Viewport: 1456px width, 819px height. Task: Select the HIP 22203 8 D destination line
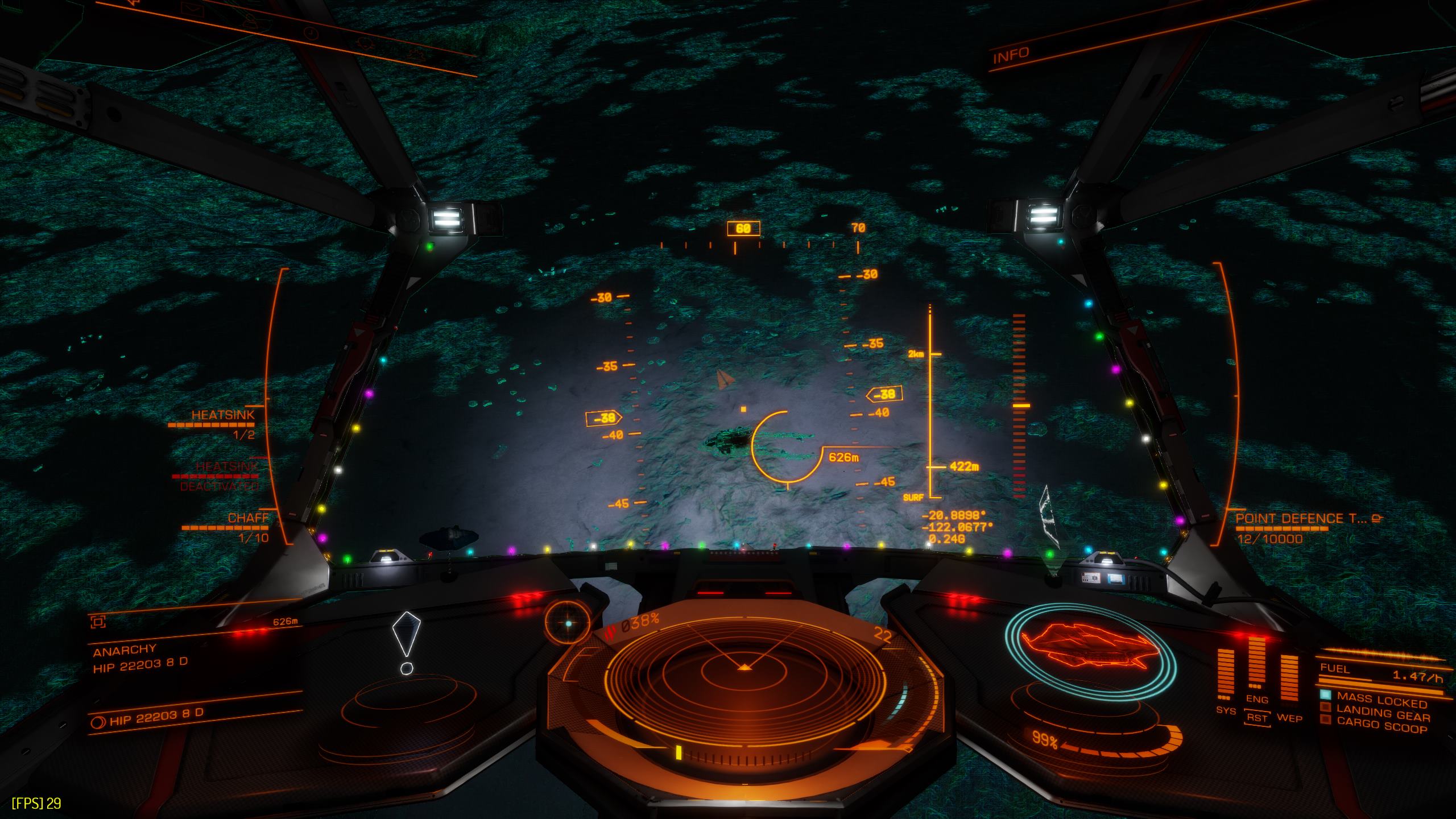point(156,716)
